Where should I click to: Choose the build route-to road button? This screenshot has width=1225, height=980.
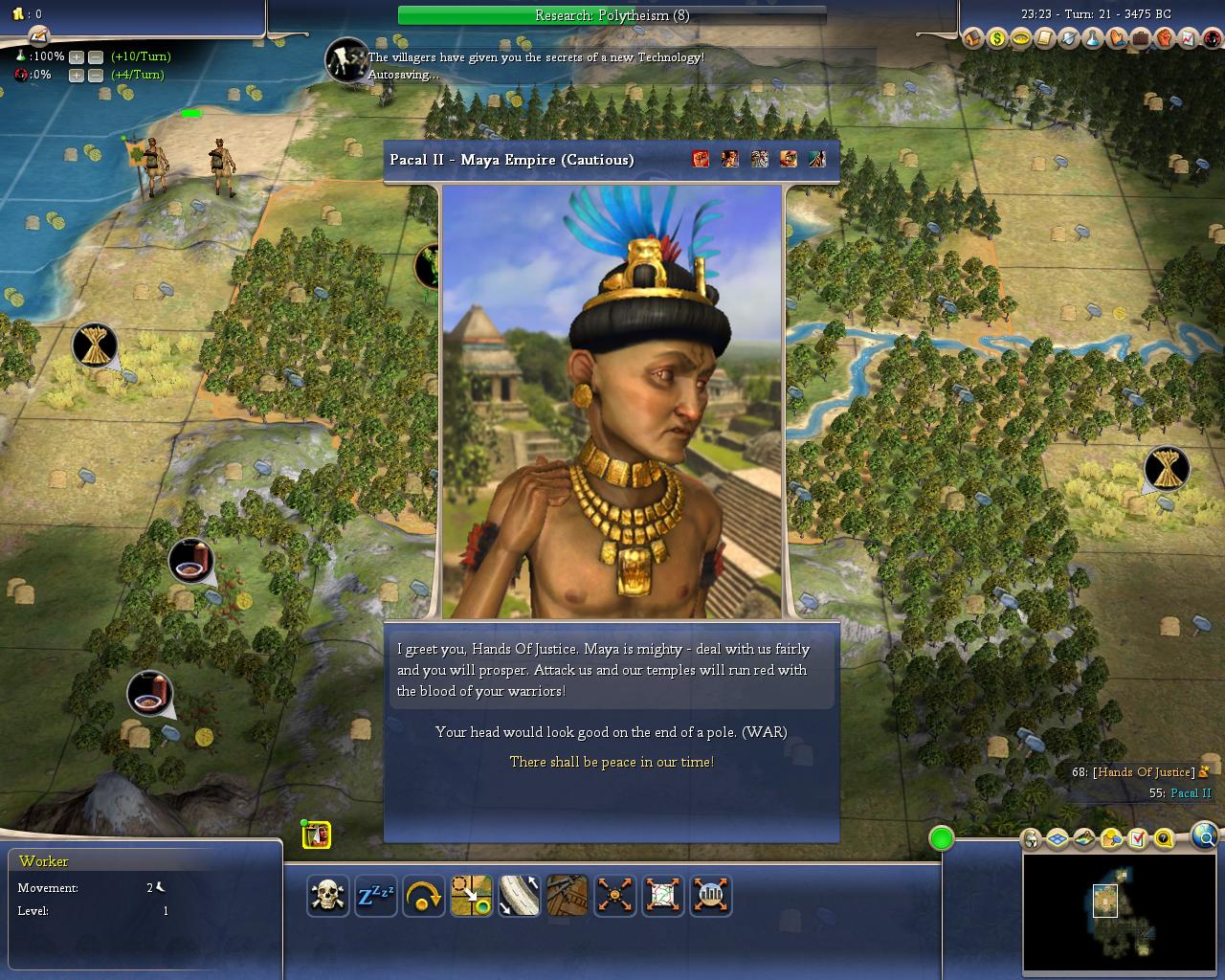[x=520, y=896]
